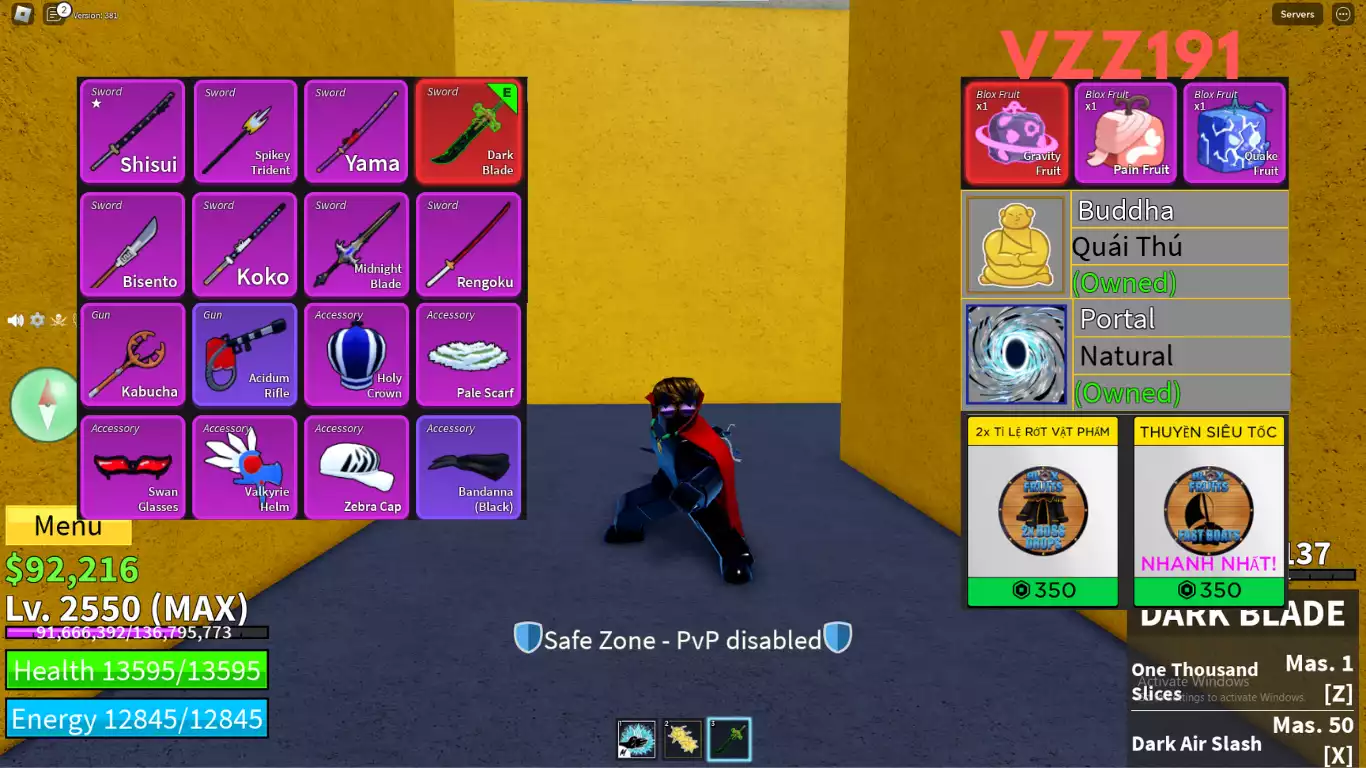The height and width of the screenshot is (768, 1366).
Task: Purchase the fast boats gamepass for 350
Action: (x=1209, y=590)
